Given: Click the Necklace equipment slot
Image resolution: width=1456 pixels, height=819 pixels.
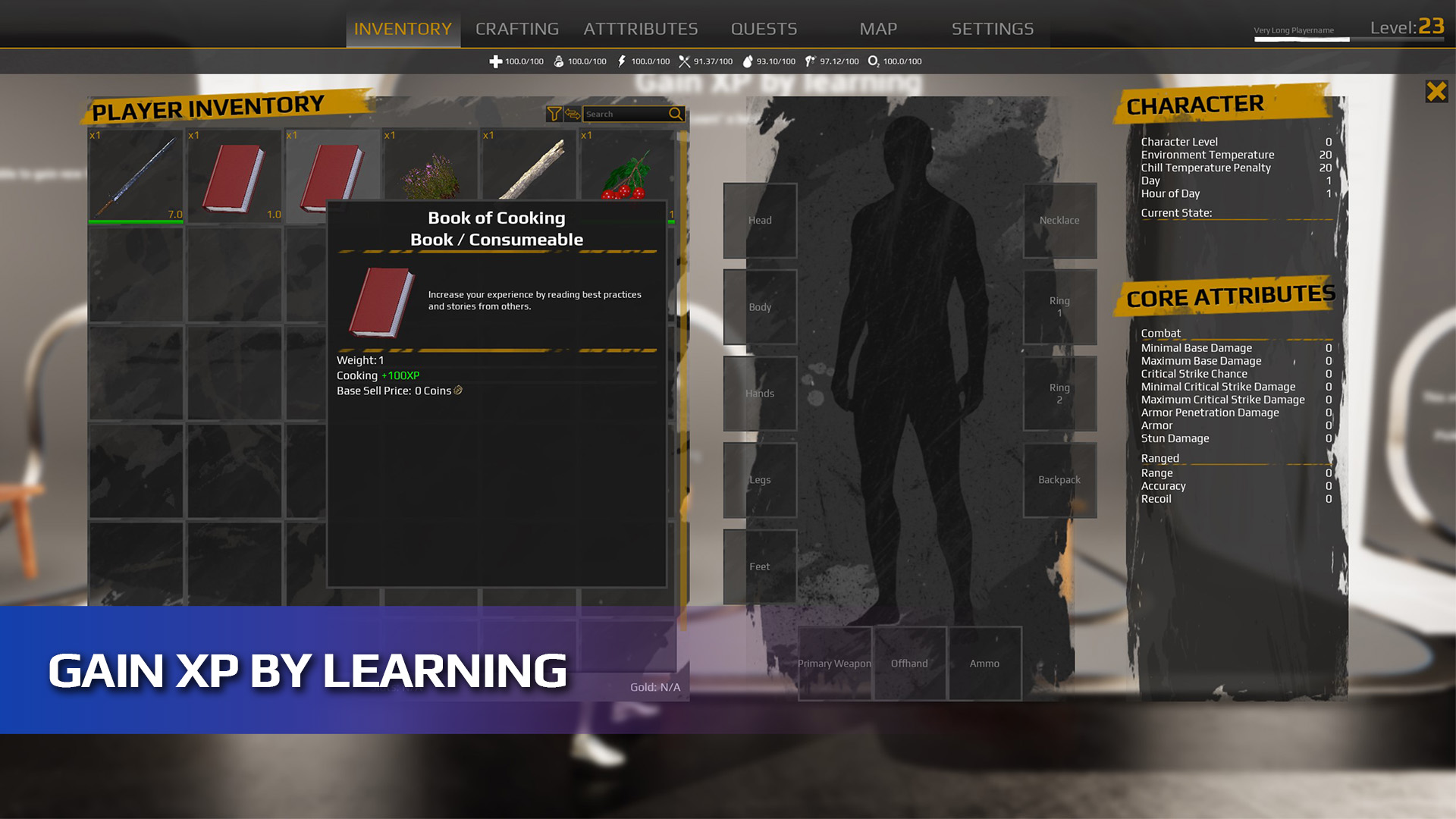Looking at the screenshot, I should point(1059,220).
